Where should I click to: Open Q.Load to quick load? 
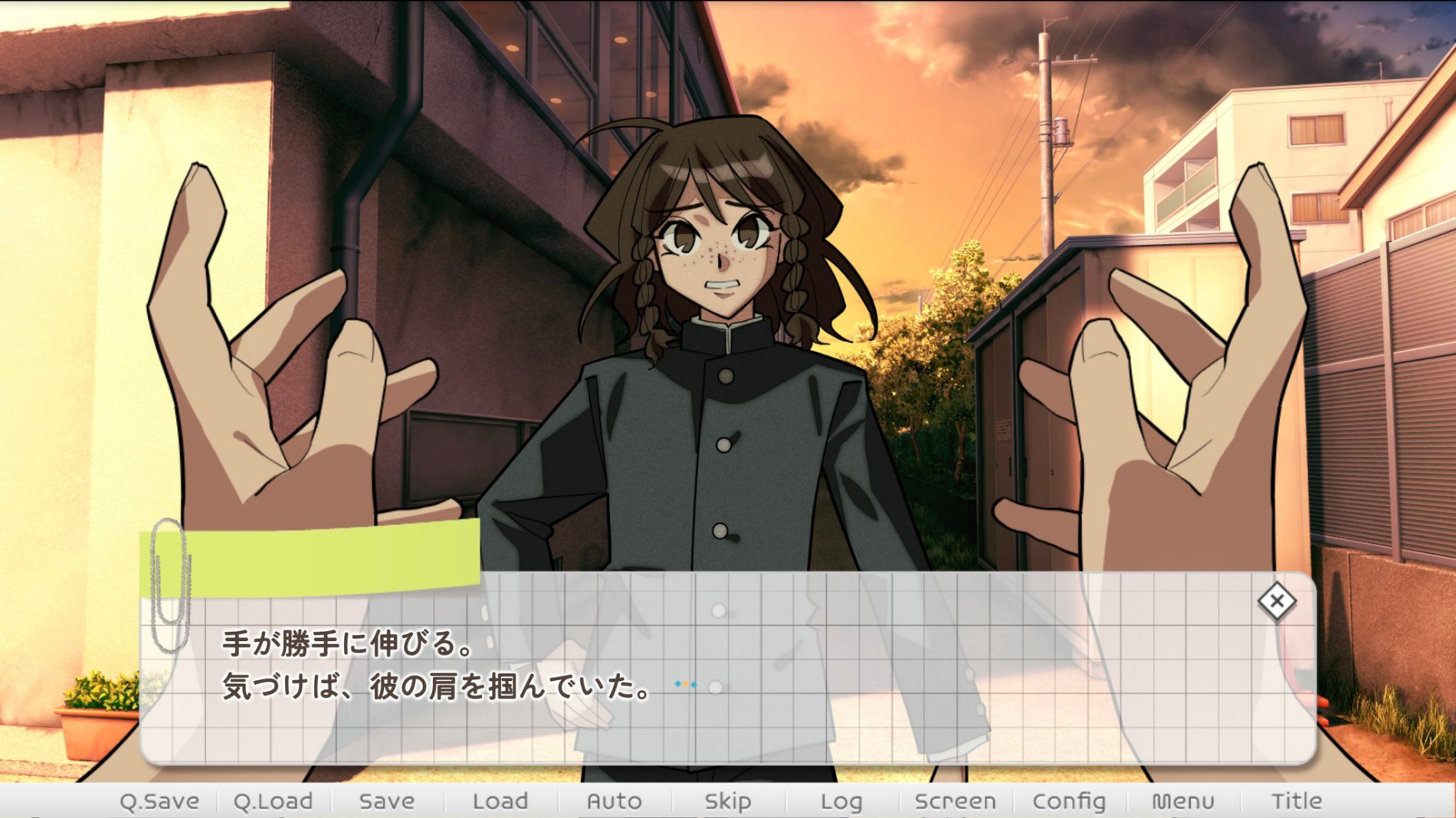[x=273, y=801]
